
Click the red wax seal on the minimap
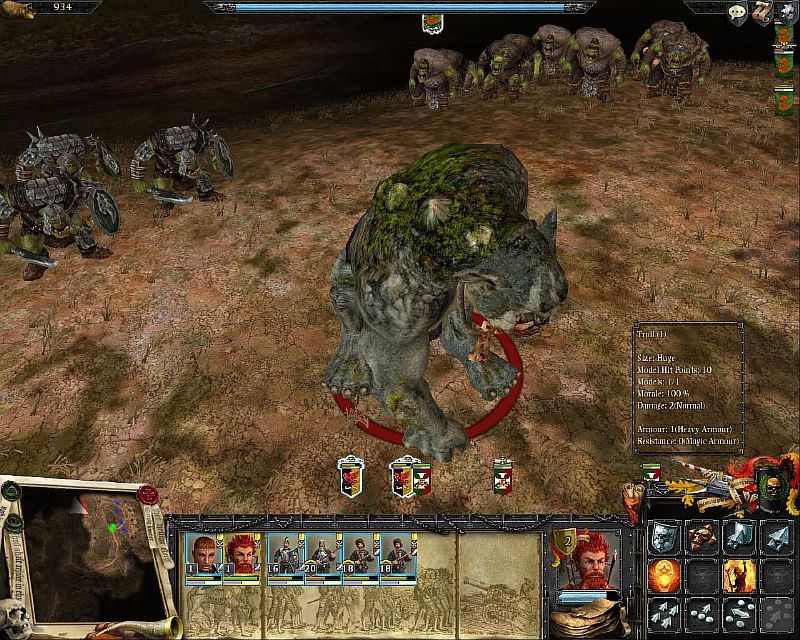148,496
